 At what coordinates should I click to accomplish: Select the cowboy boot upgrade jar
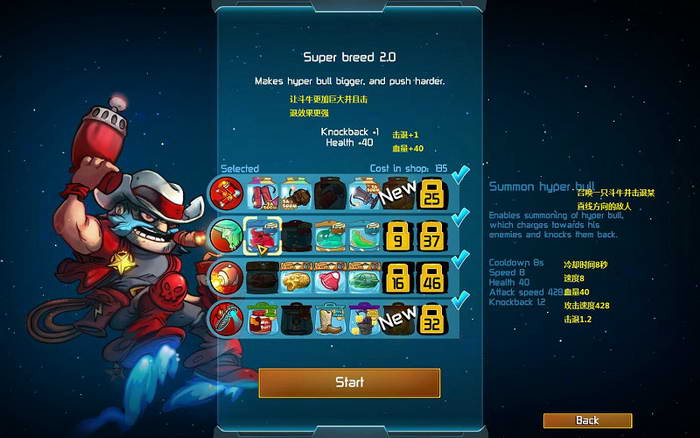click(330, 319)
